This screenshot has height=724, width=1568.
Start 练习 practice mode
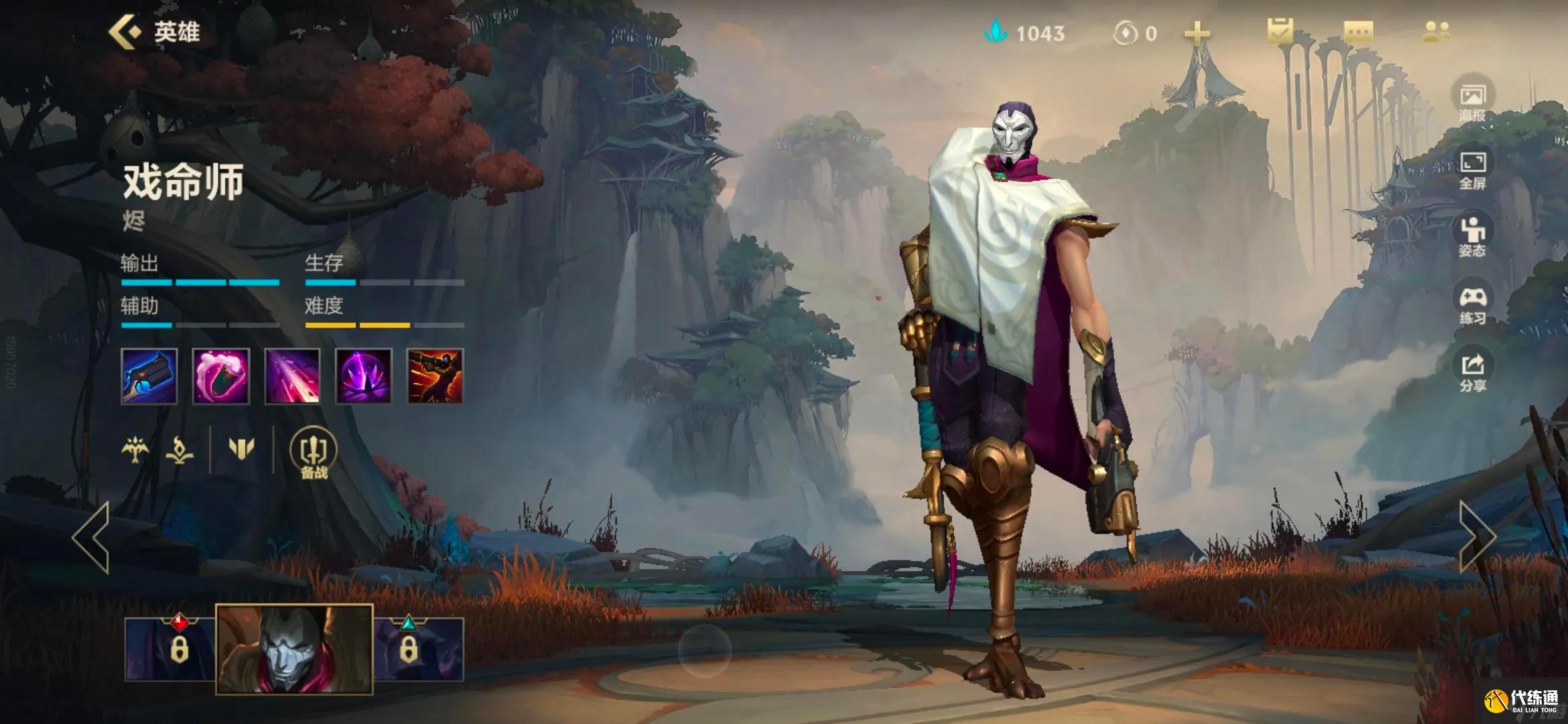(1472, 305)
